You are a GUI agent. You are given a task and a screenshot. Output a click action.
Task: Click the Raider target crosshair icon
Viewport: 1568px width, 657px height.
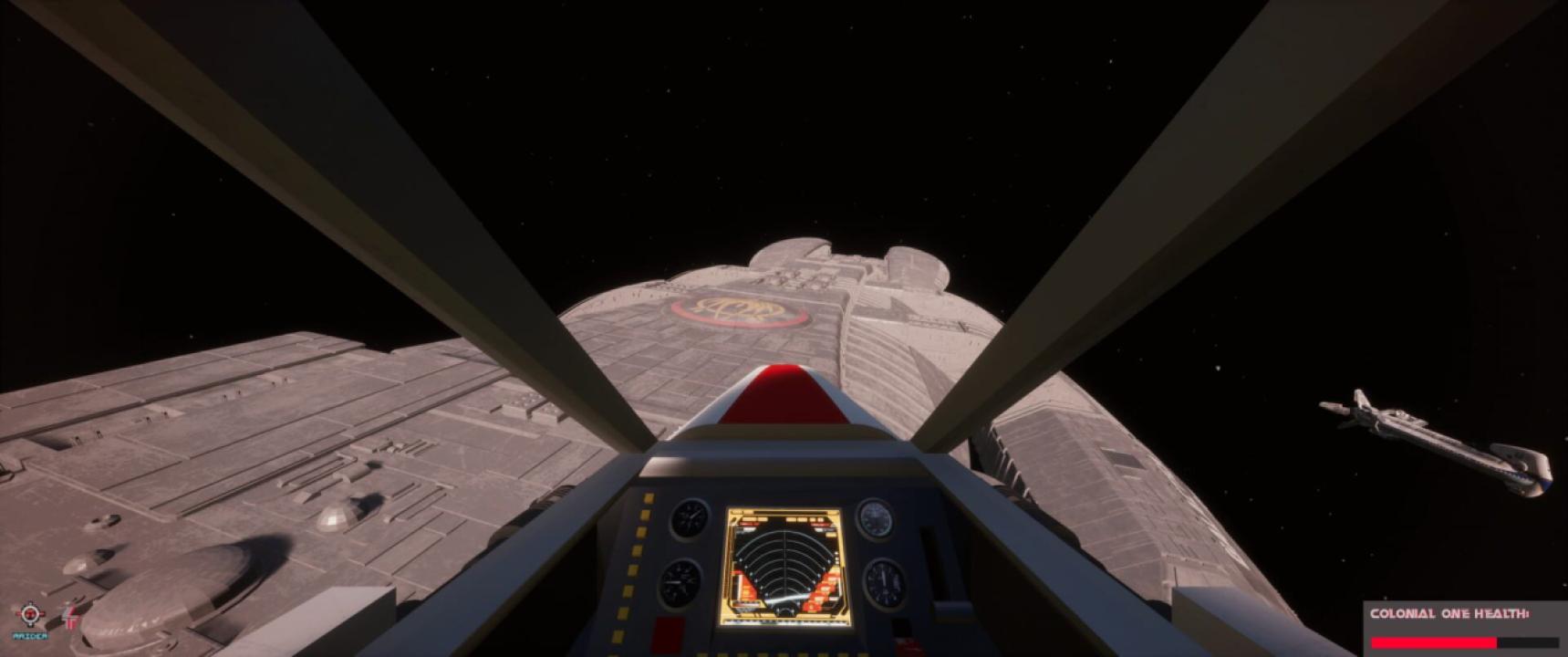(x=30, y=613)
